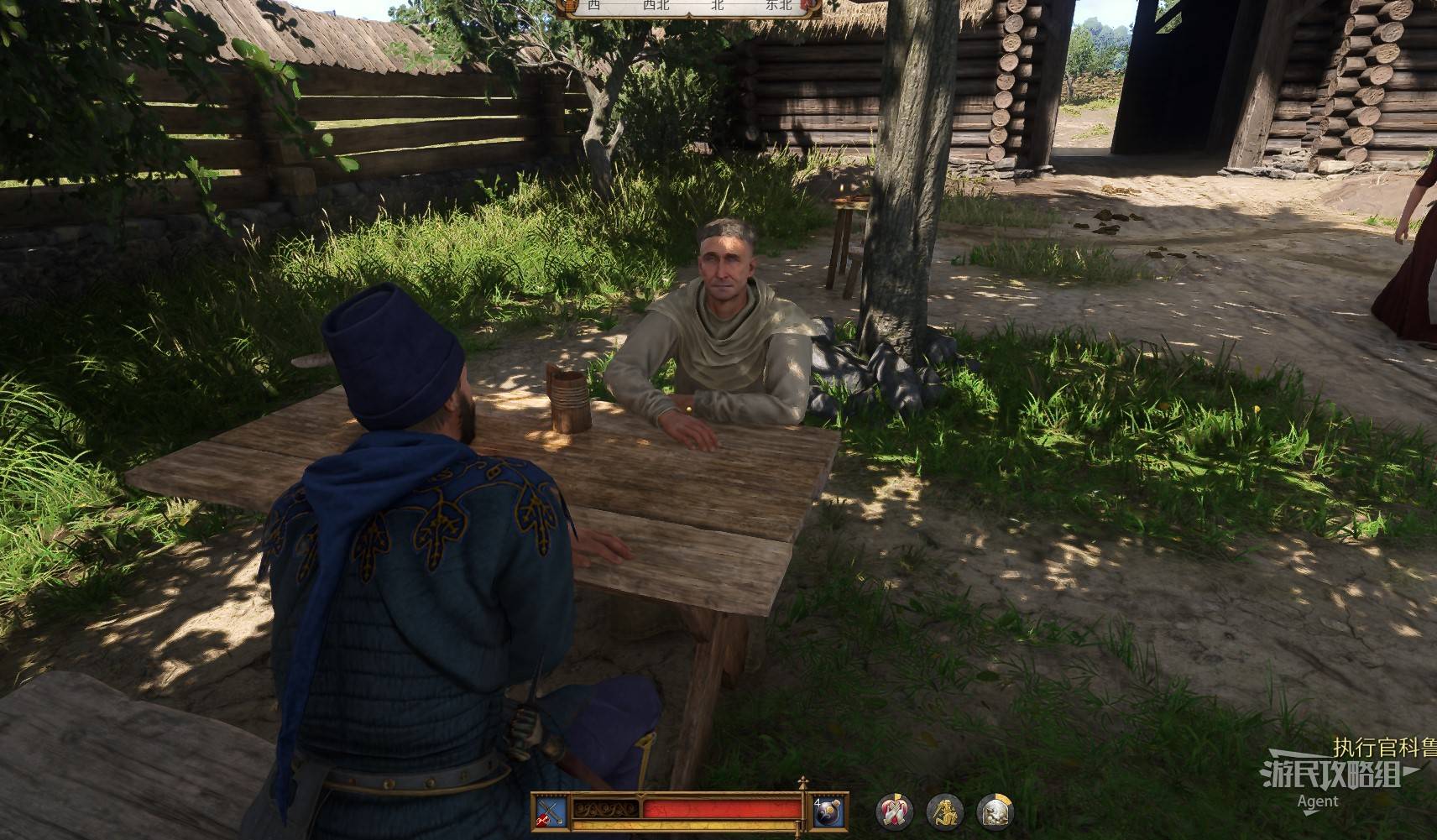This screenshot has width=1437, height=840.
Task: Select the round bomb item slot
Action: point(828,811)
